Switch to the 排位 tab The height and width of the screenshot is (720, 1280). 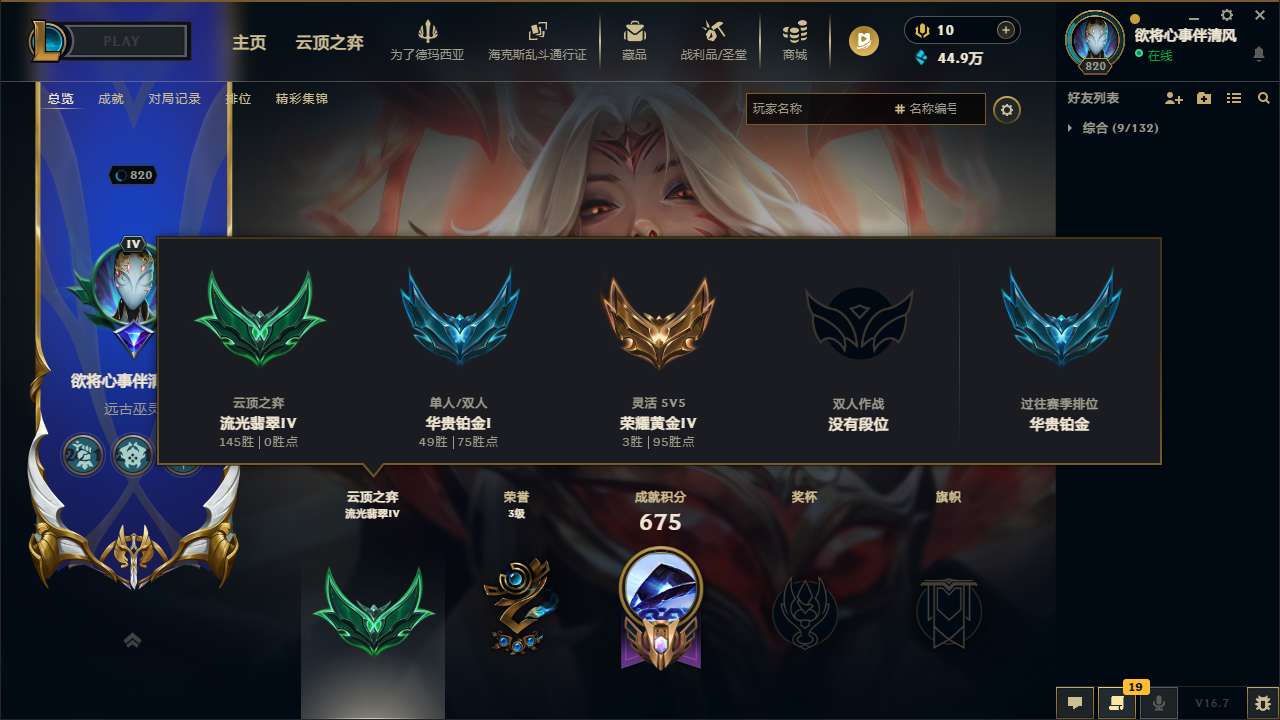[x=239, y=98]
